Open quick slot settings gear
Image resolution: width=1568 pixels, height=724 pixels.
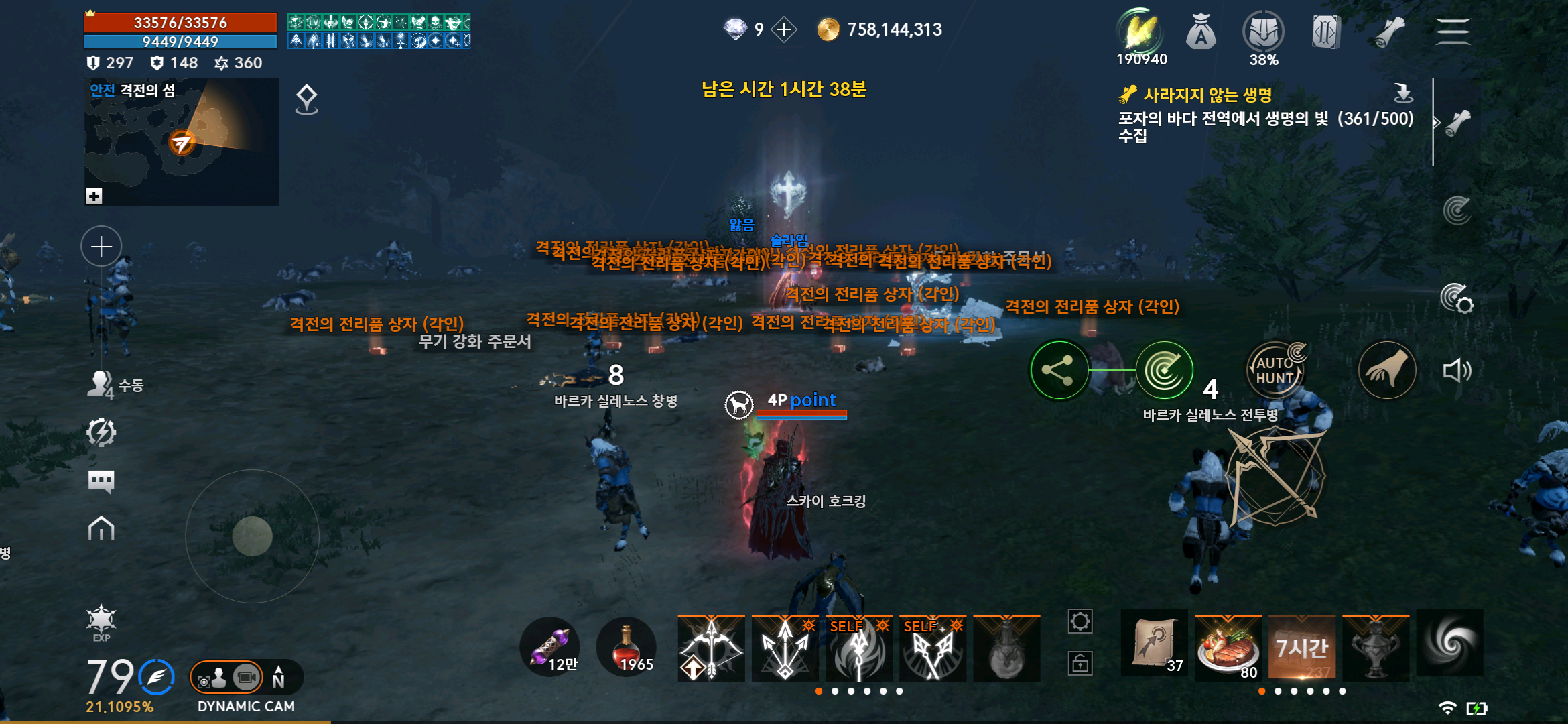[x=1080, y=621]
